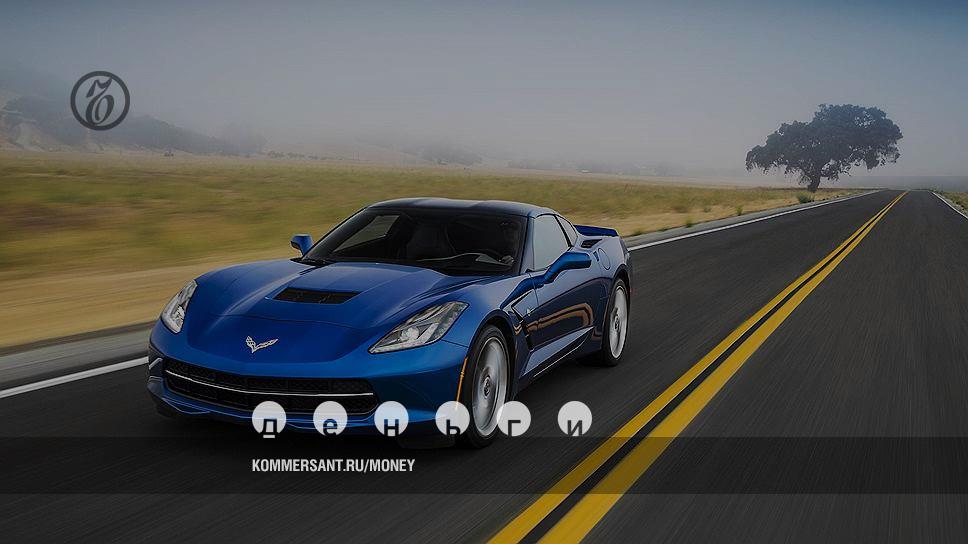The image size is (968, 544).
Task: Click the Kommersant circular logo emblem
Action: point(100,101)
